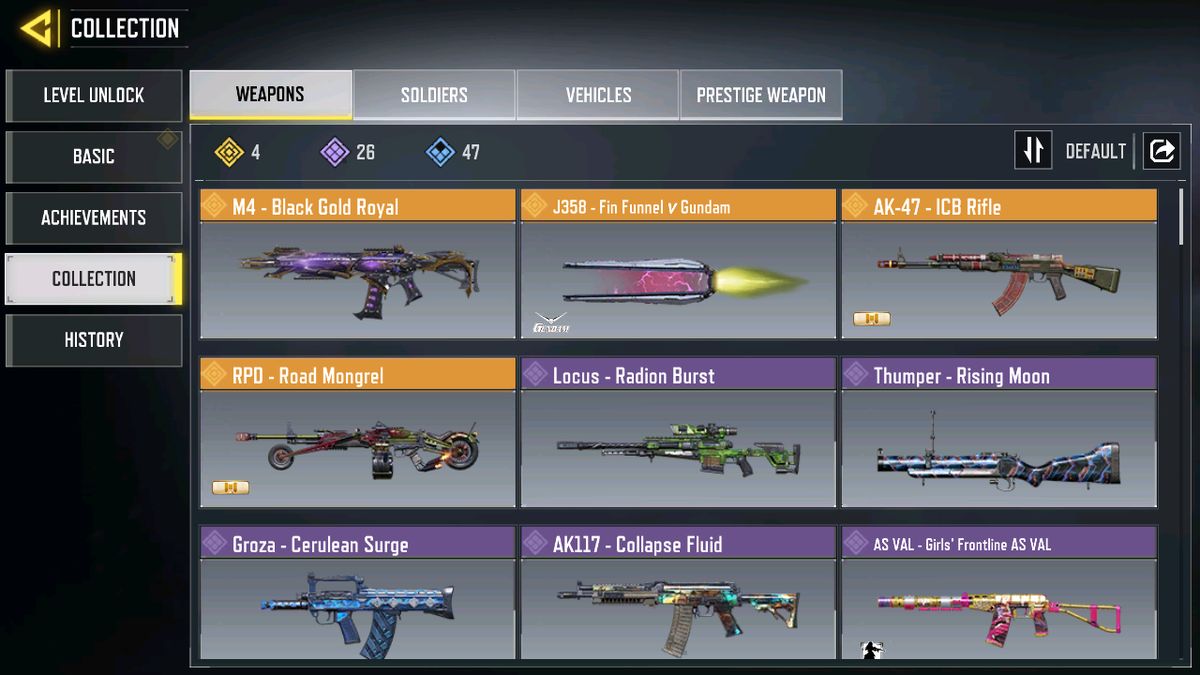This screenshot has height=675, width=1200.
Task: View the Locus - Radion Burst card
Action: click(x=678, y=433)
